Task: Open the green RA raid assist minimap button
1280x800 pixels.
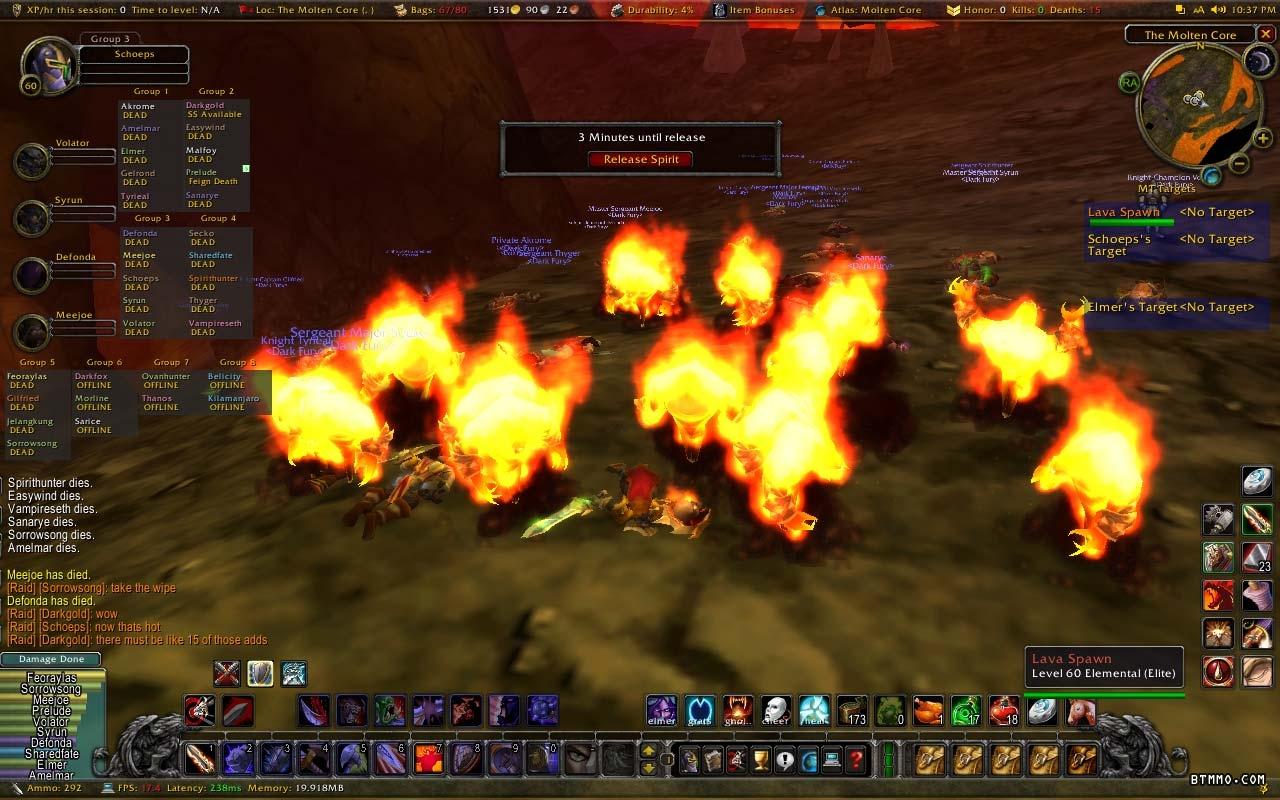Action: pos(1130,82)
